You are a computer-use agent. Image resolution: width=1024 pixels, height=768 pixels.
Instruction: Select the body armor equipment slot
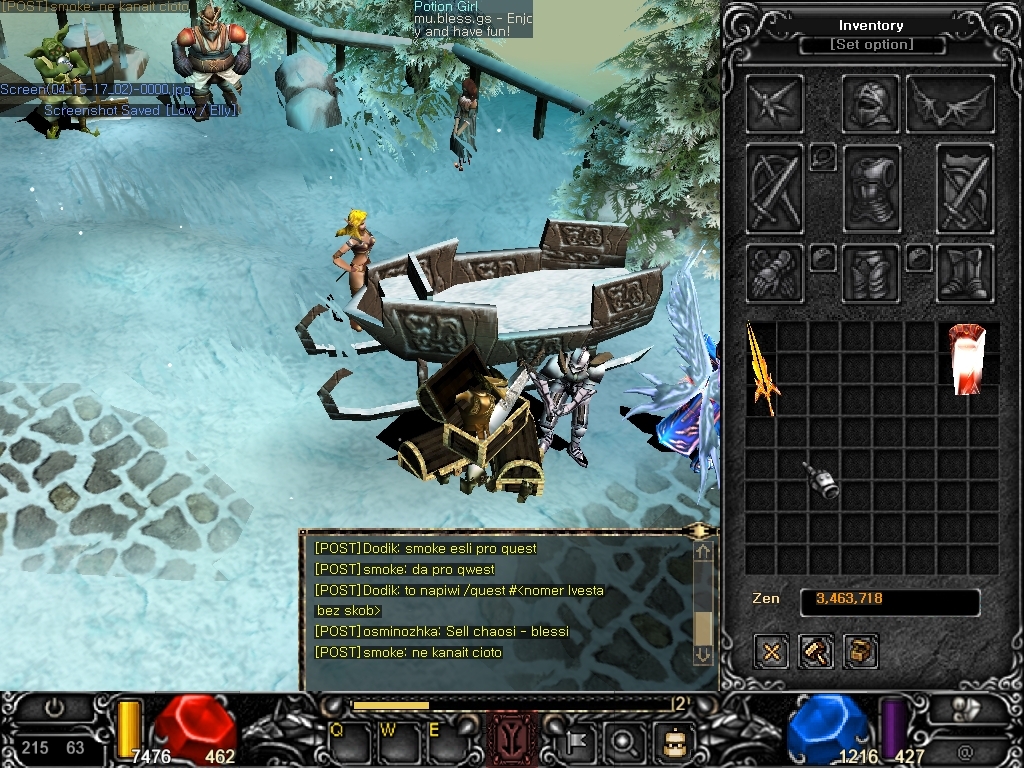pyautogui.click(x=871, y=188)
